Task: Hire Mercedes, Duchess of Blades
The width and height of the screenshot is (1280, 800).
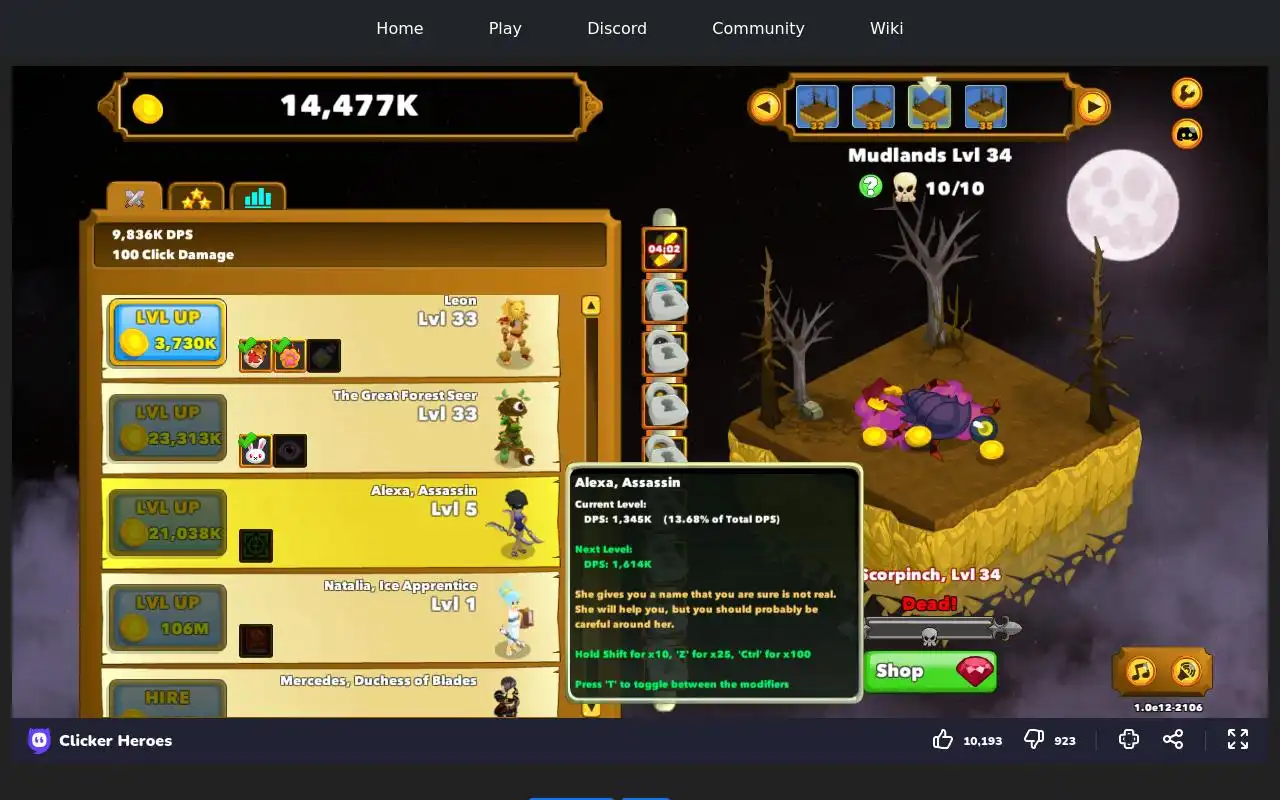Action: tap(167, 700)
